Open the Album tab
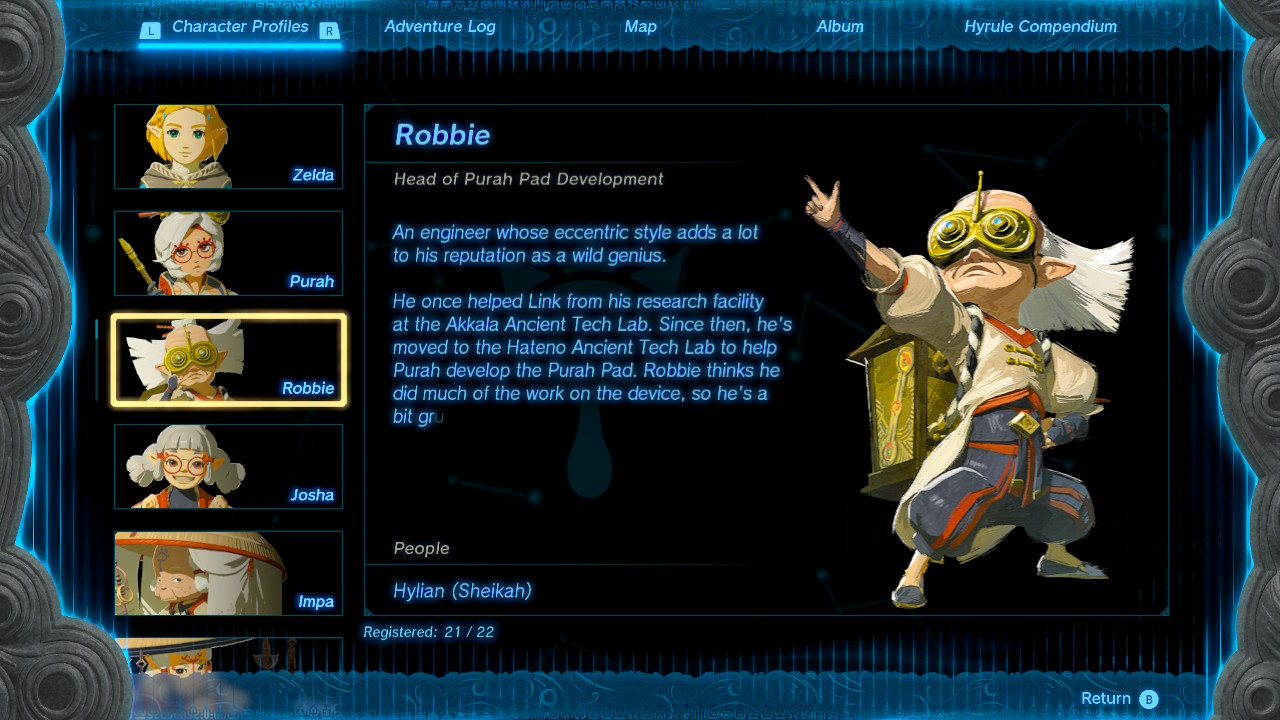The width and height of the screenshot is (1280, 720). pos(840,27)
